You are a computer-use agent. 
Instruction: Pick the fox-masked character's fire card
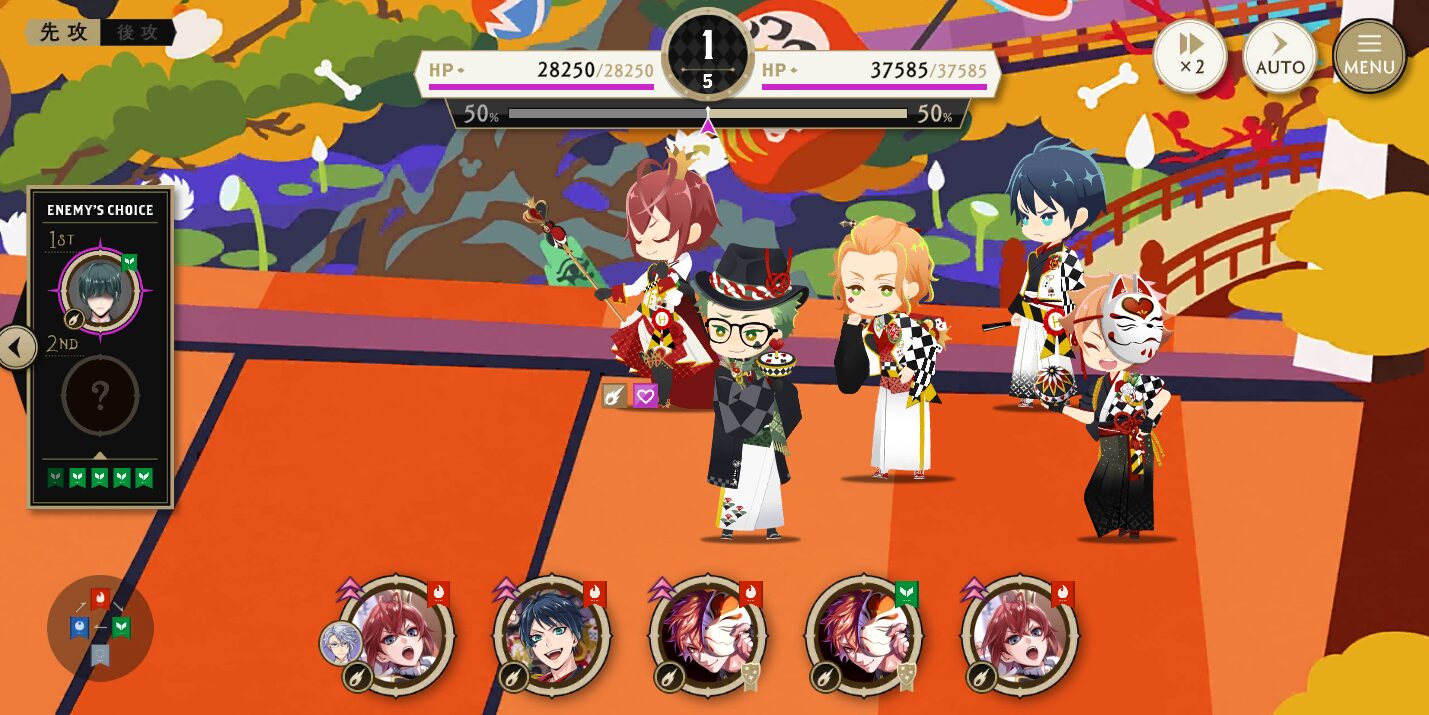pyautogui.click(x=708, y=634)
